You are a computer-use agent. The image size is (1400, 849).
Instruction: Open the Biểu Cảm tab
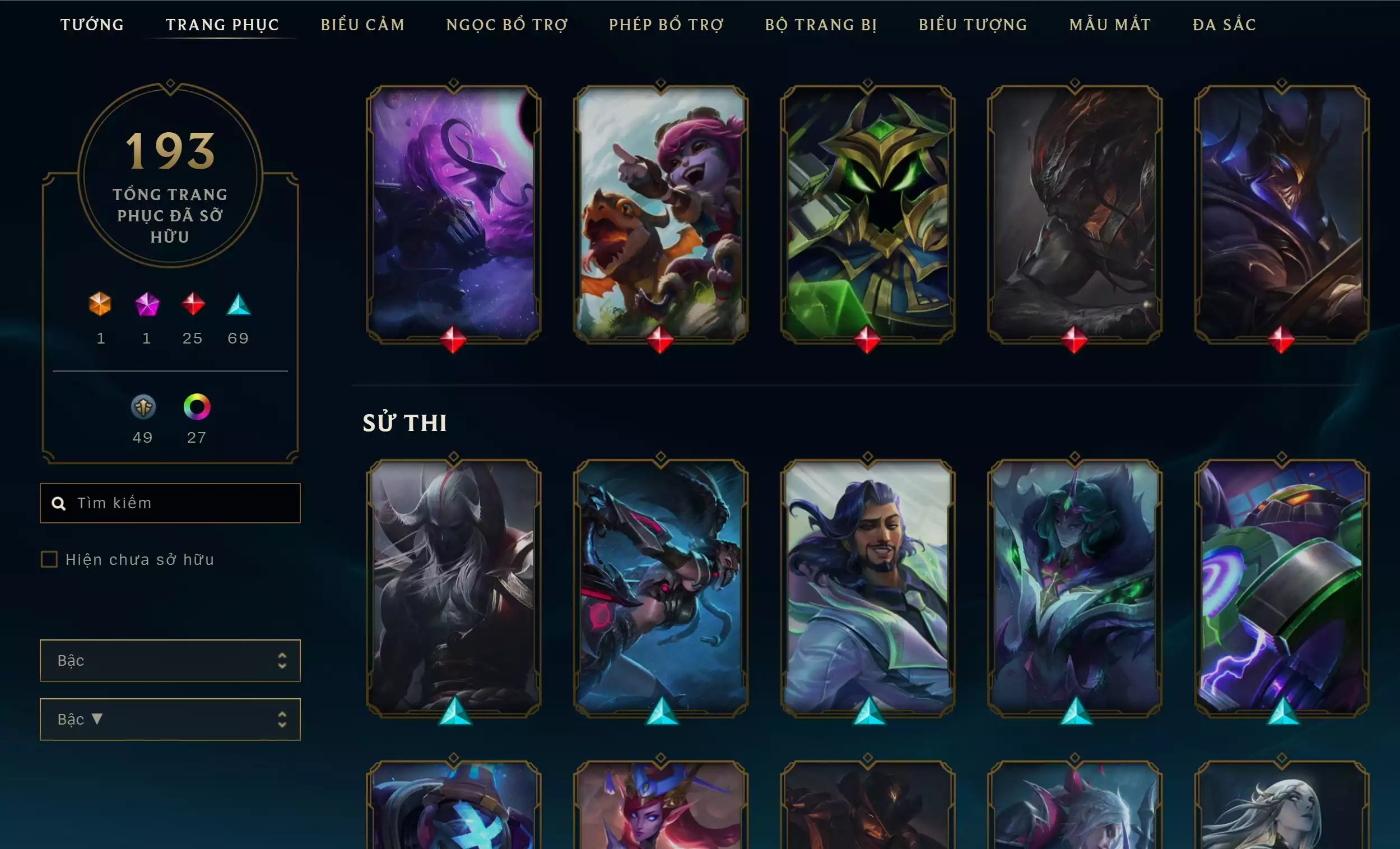pos(362,25)
